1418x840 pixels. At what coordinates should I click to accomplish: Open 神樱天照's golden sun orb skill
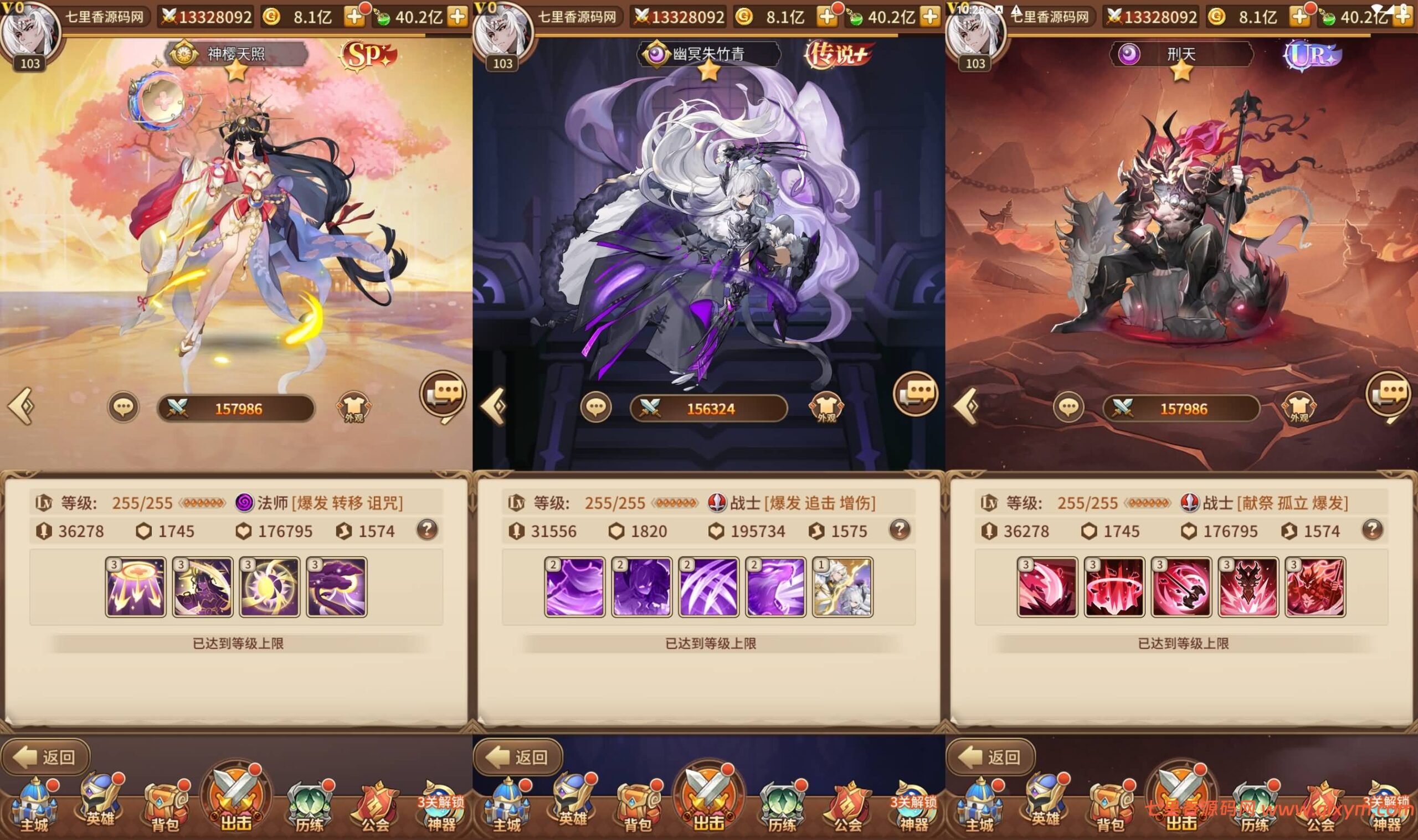269,586
